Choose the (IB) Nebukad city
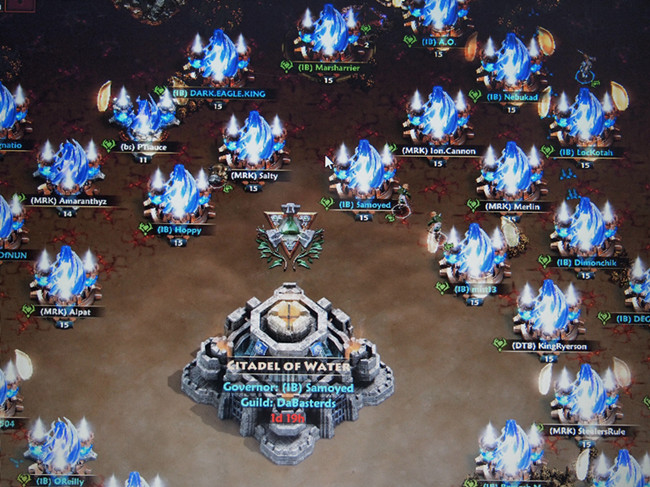The width and height of the screenshot is (650, 487). [x=511, y=65]
